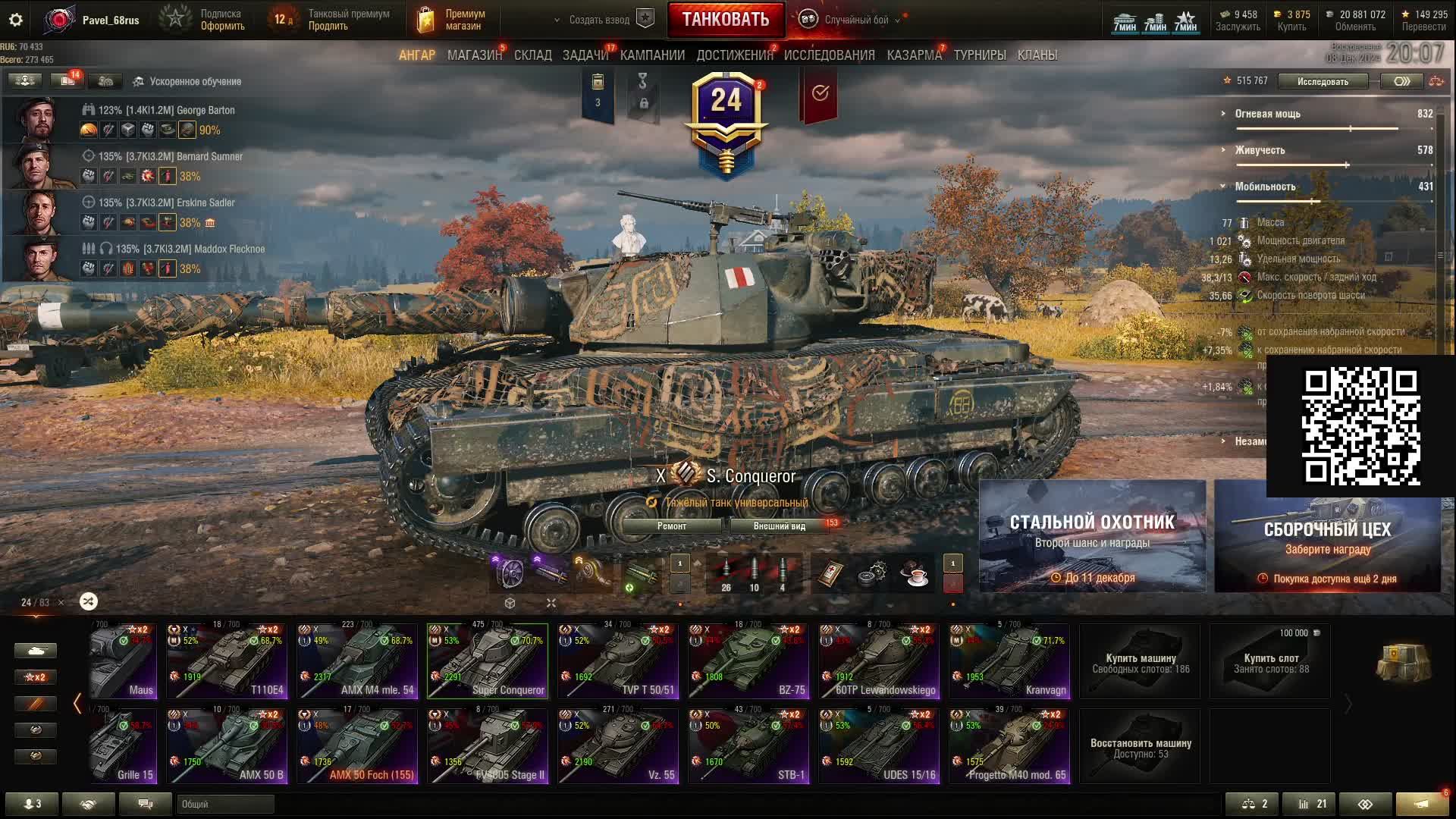Show the КЛАНЫ tab
This screenshot has height=819, width=1456.
1037,55
